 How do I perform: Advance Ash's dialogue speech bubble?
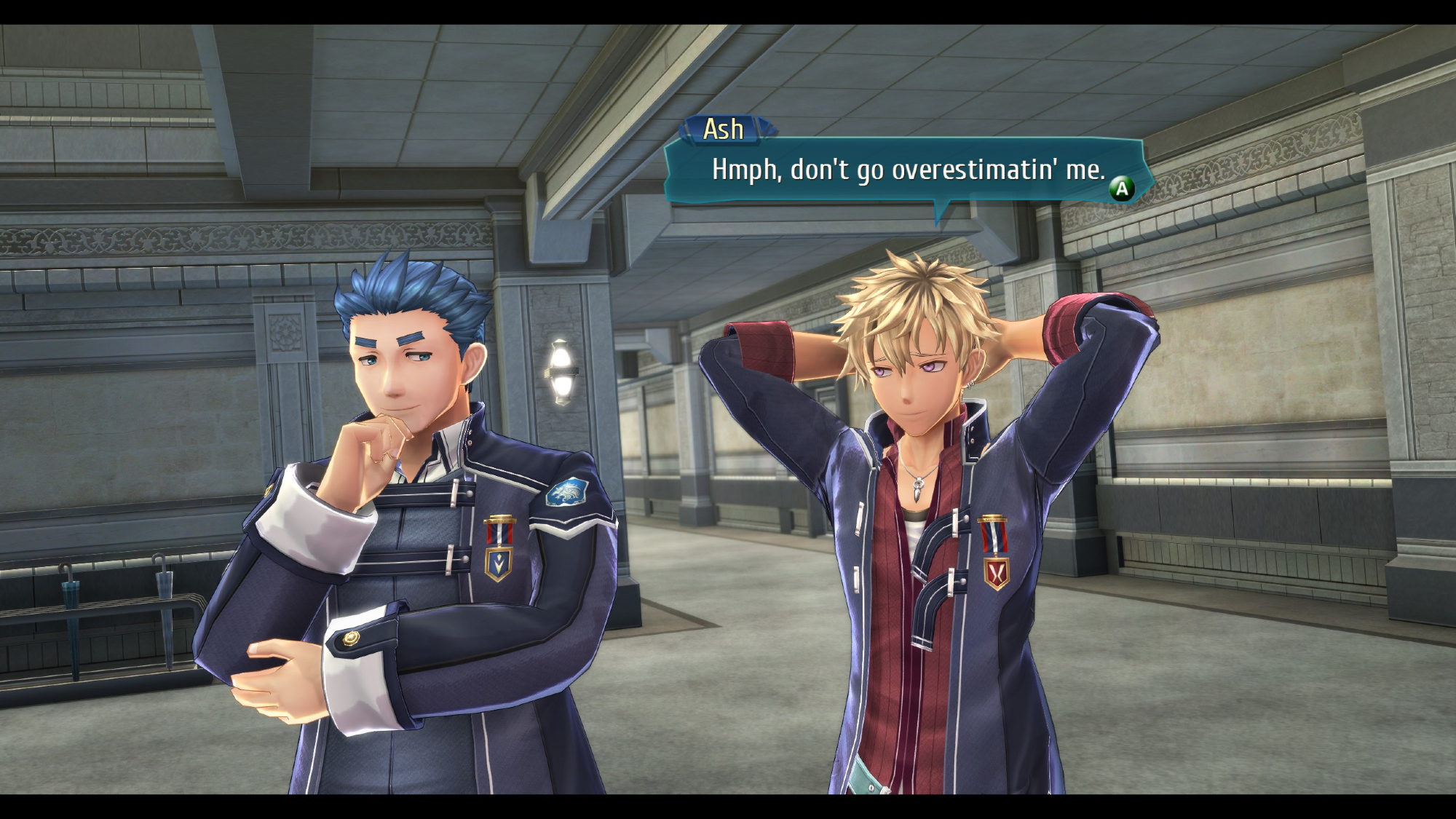point(1121,189)
